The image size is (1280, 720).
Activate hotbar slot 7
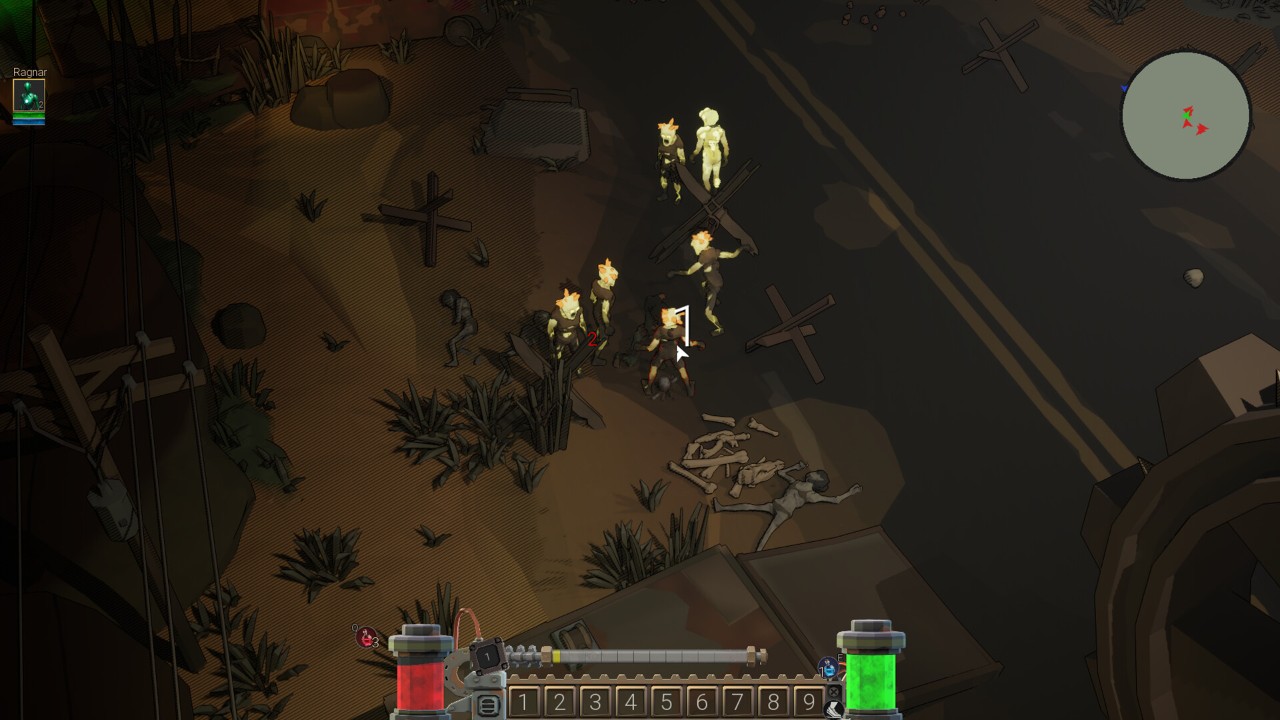coord(737,702)
